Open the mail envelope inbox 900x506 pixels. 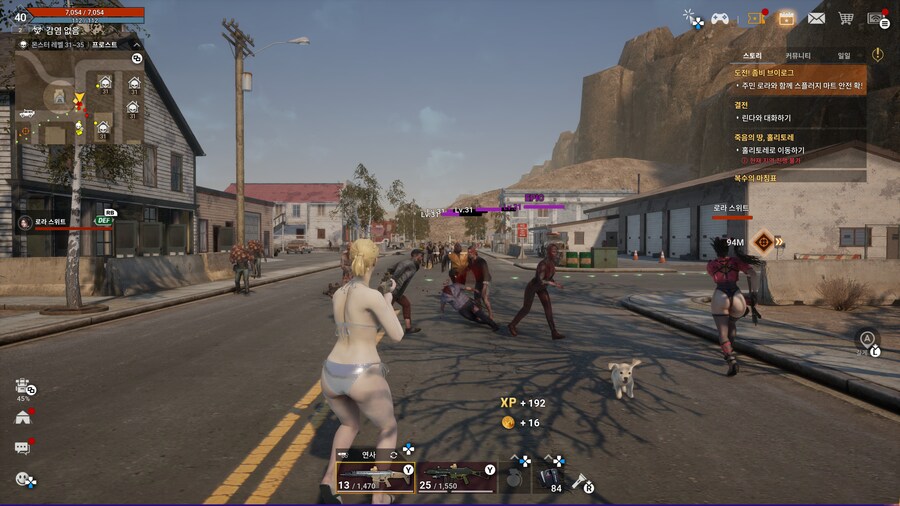coord(816,18)
